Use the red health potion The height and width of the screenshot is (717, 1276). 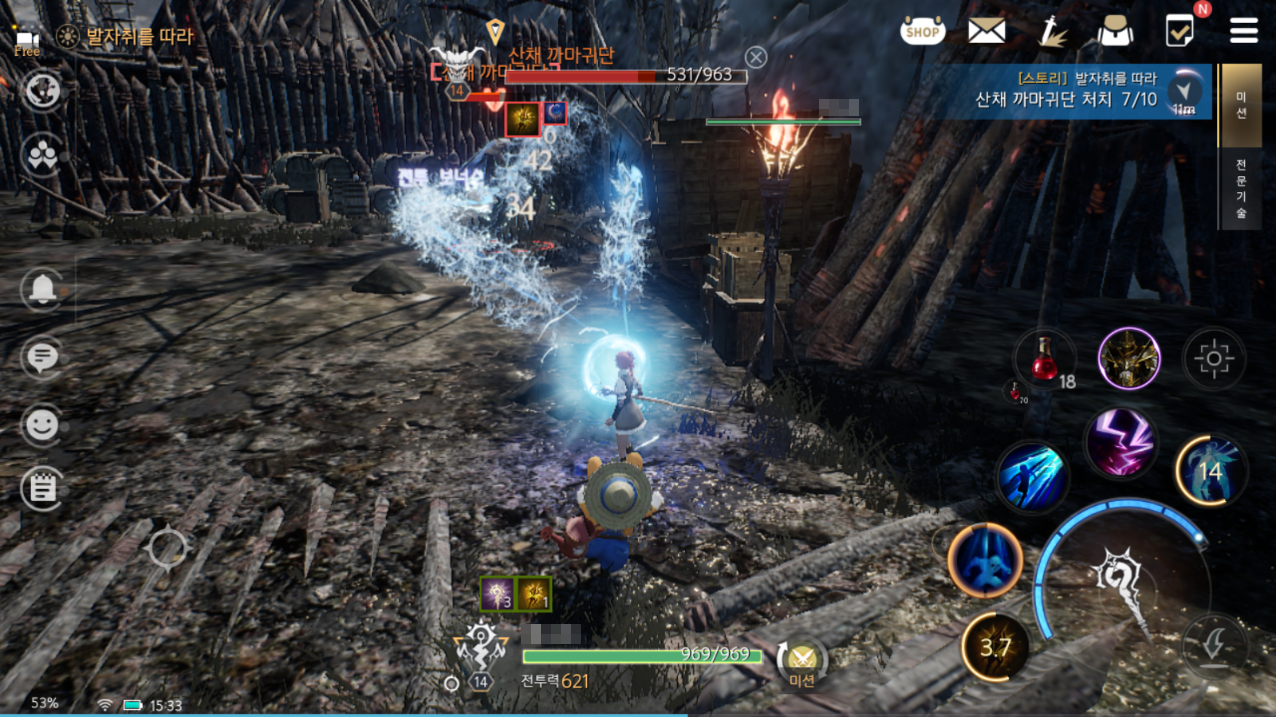point(1043,358)
